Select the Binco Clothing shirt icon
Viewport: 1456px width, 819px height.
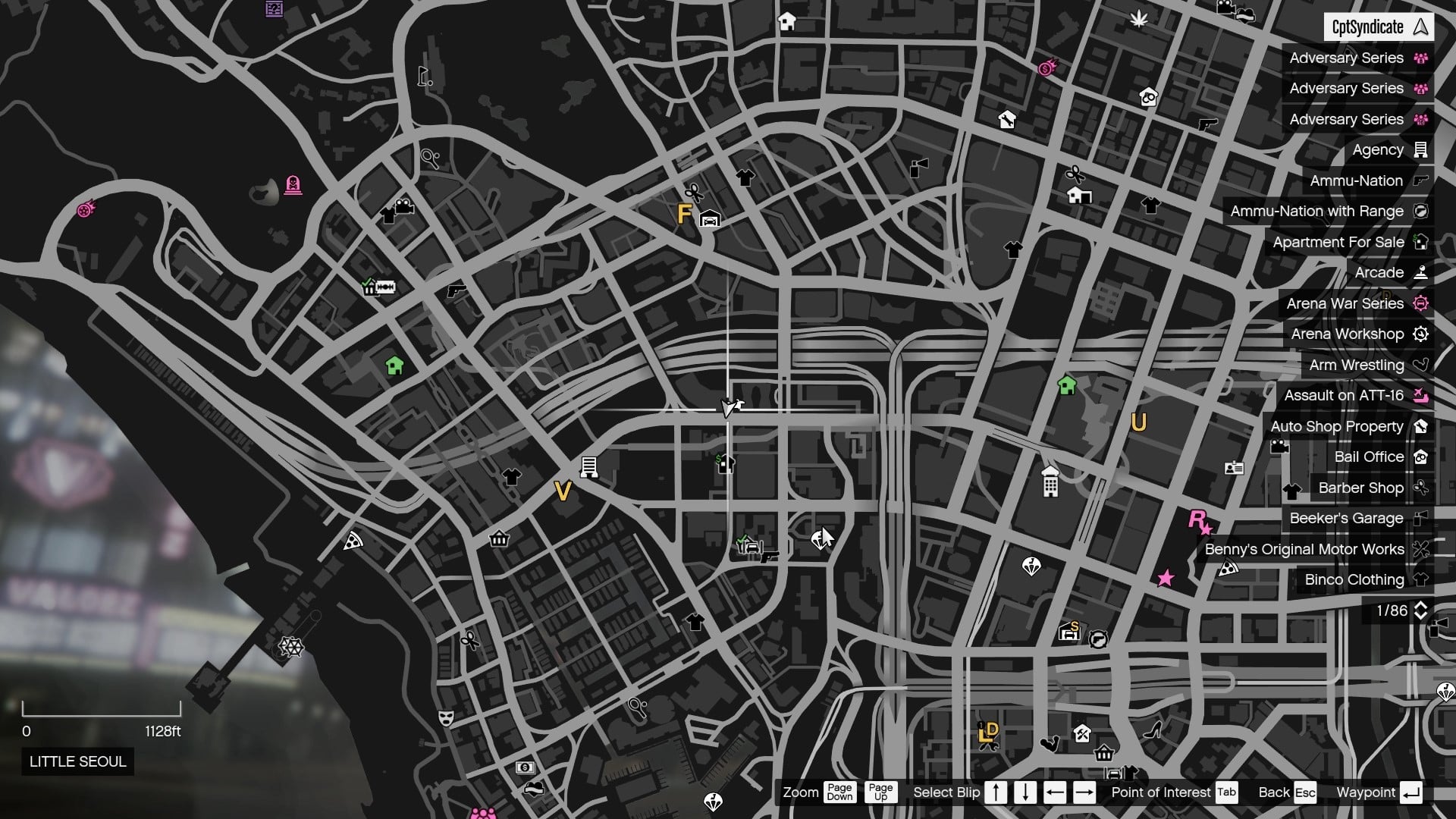click(x=1420, y=579)
